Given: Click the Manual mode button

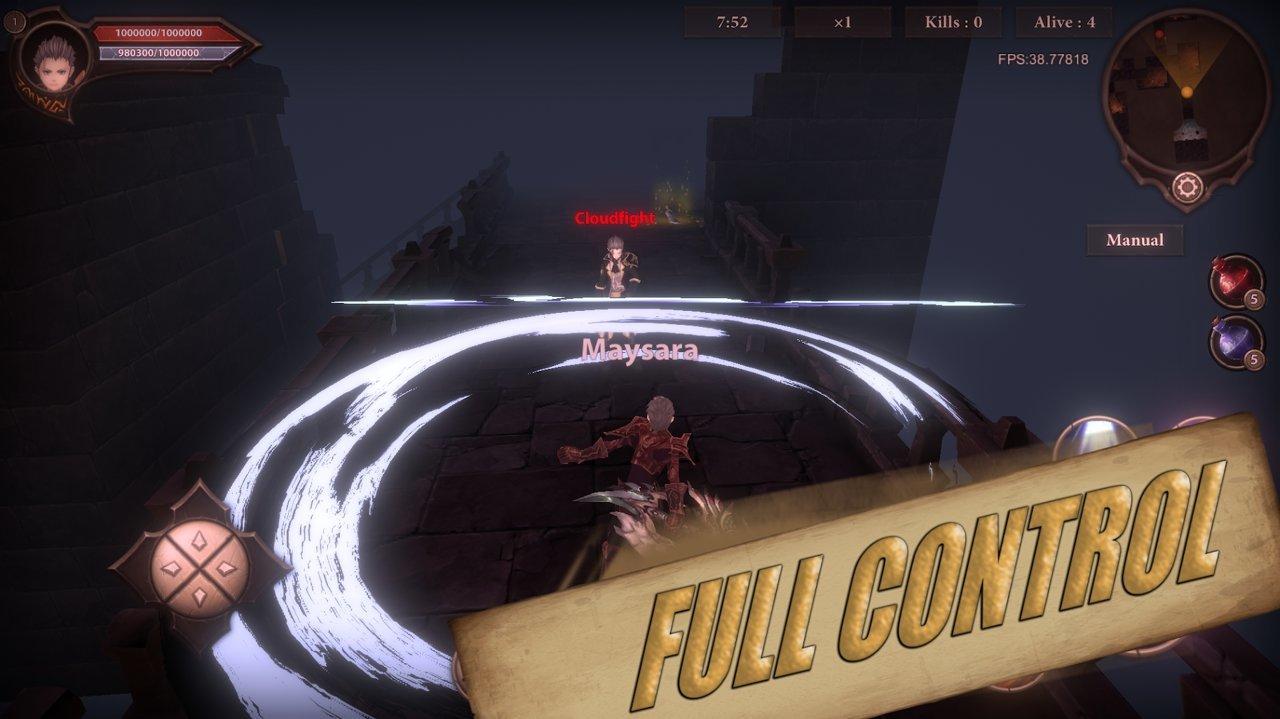Looking at the screenshot, I should coord(1134,240).
